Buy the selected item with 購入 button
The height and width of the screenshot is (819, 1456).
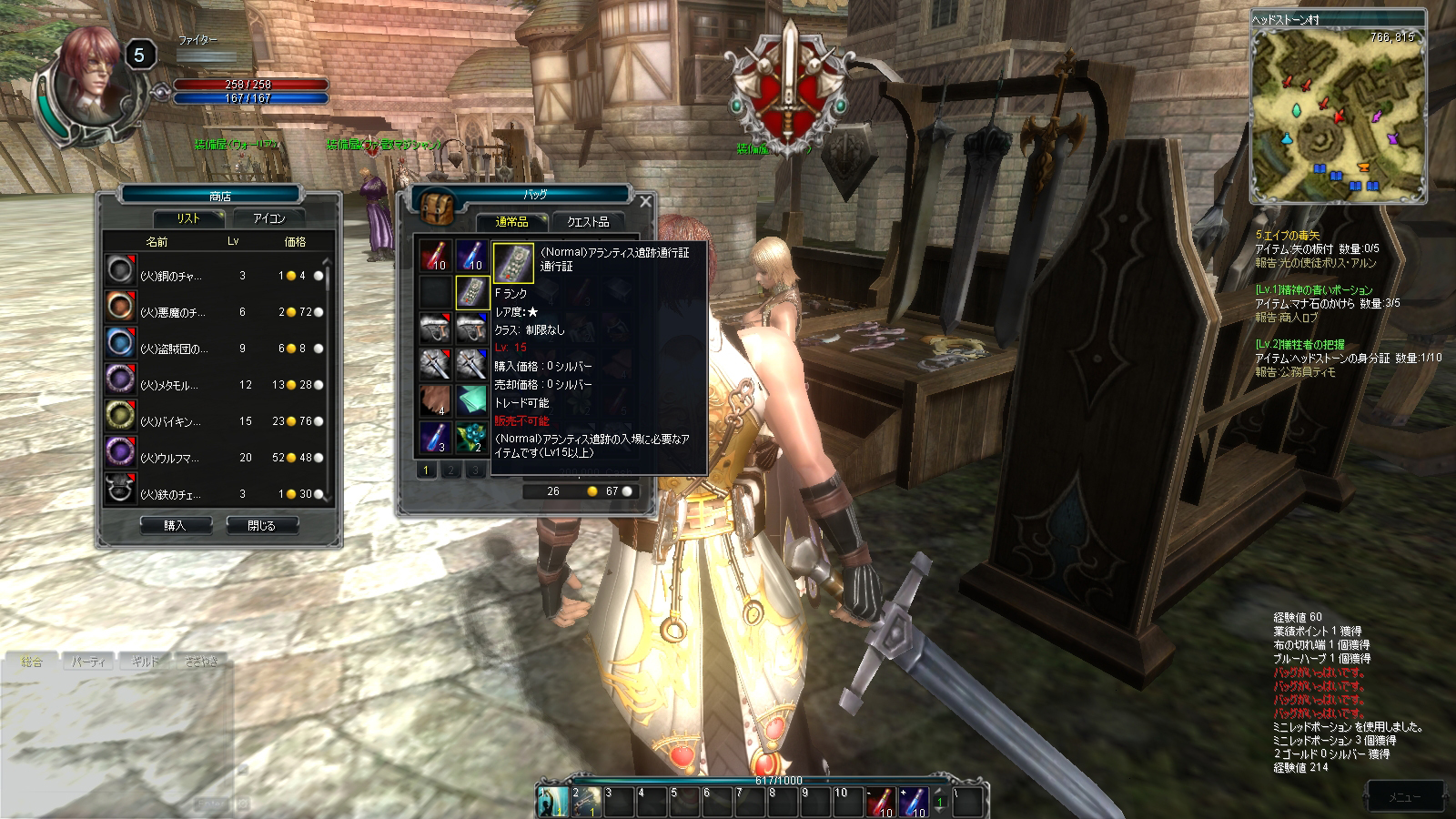(x=176, y=525)
